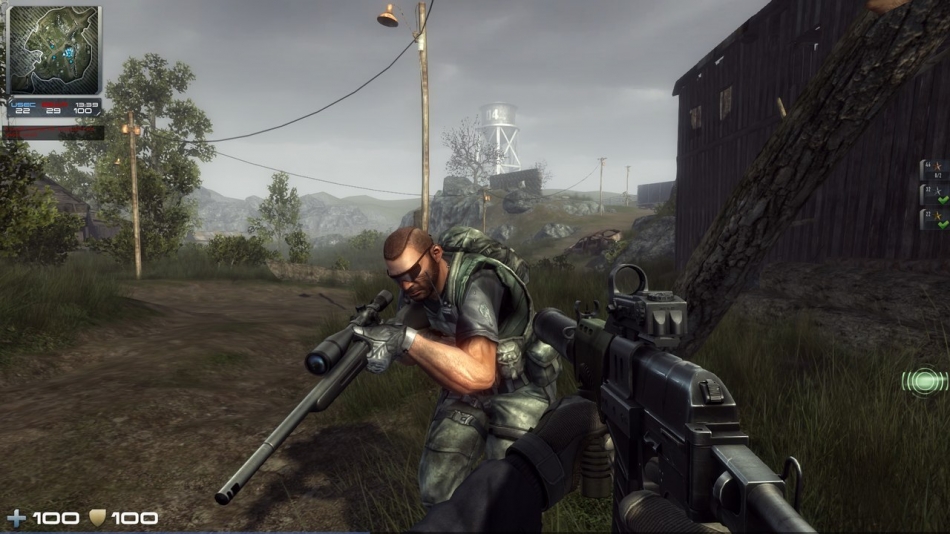Screen dimensions: 950x534
Task: Select the green sonar pulse icon
Action: click(925, 380)
